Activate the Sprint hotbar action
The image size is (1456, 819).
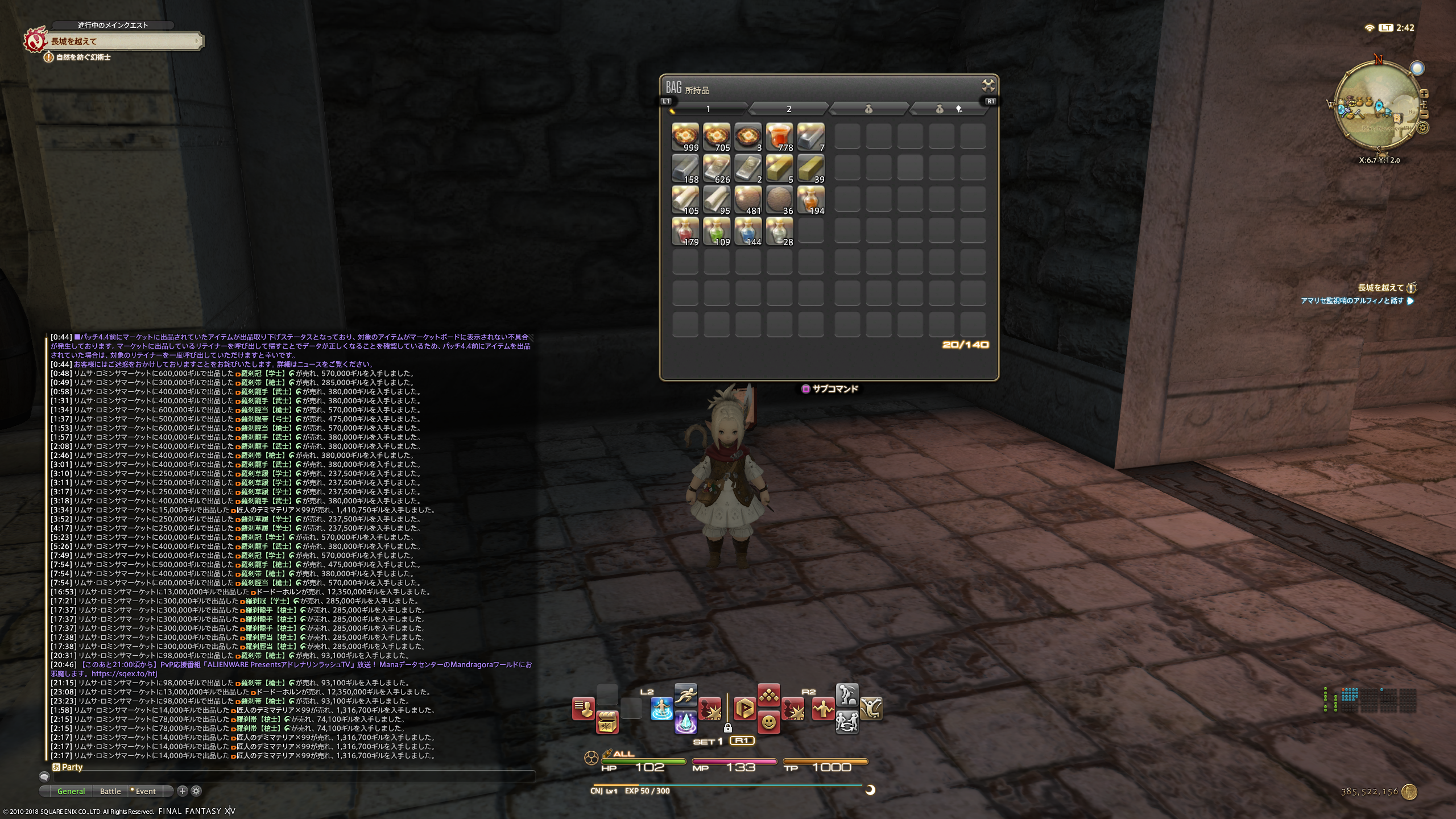tap(686, 695)
